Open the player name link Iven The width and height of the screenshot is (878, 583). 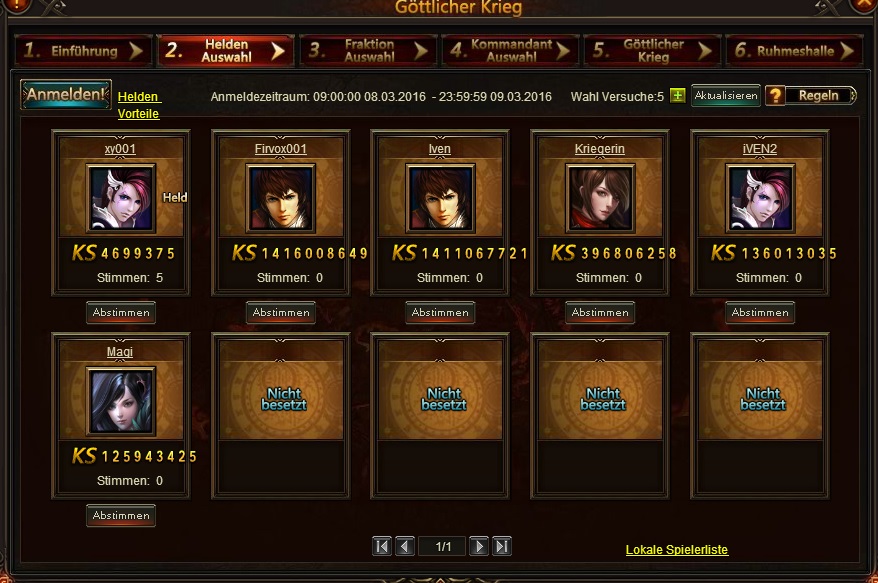click(440, 149)
